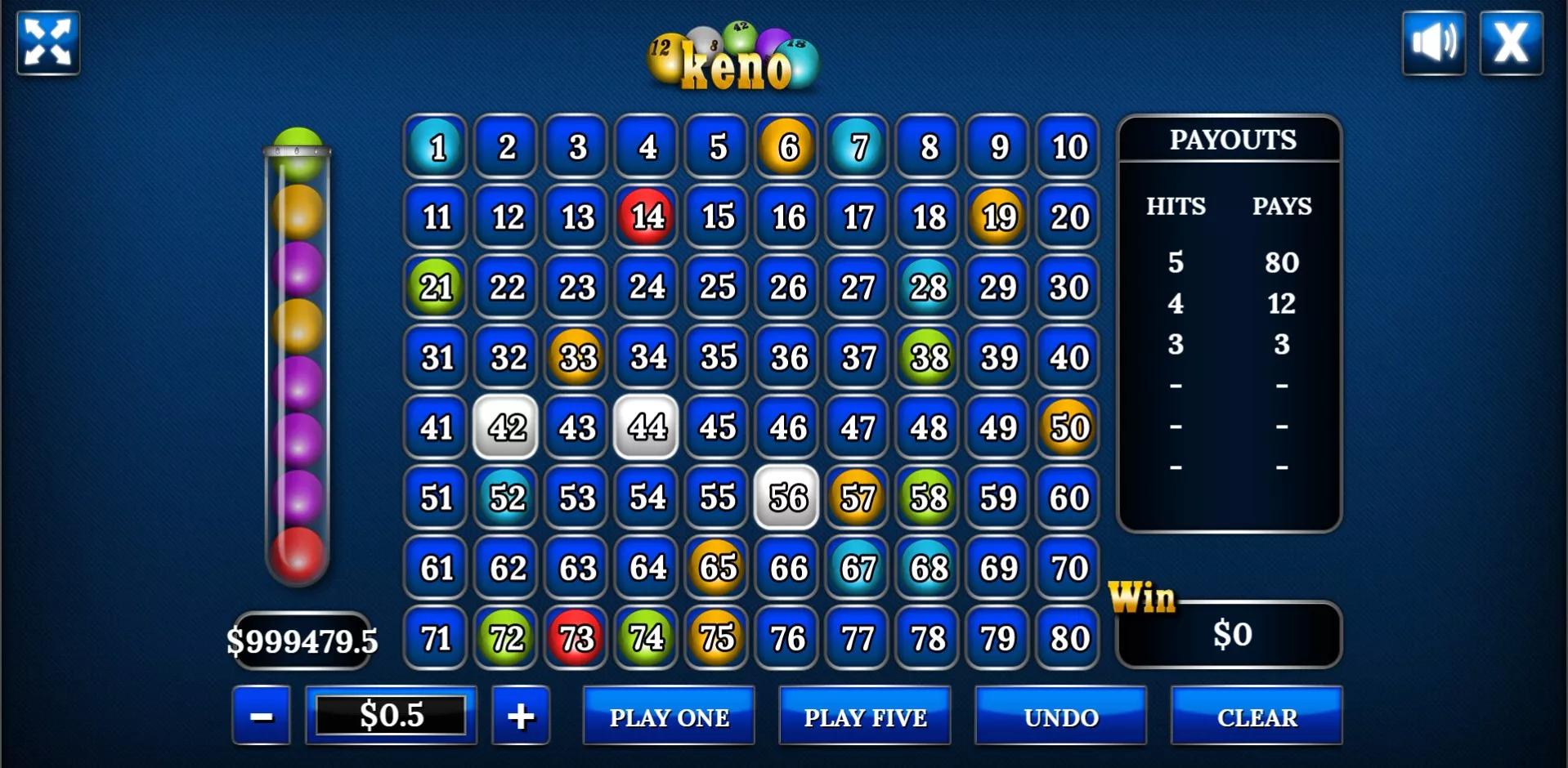Screen dimensions: 1568x768
Task: Exit the game with the X button
Action: (x=1511, y=42)
